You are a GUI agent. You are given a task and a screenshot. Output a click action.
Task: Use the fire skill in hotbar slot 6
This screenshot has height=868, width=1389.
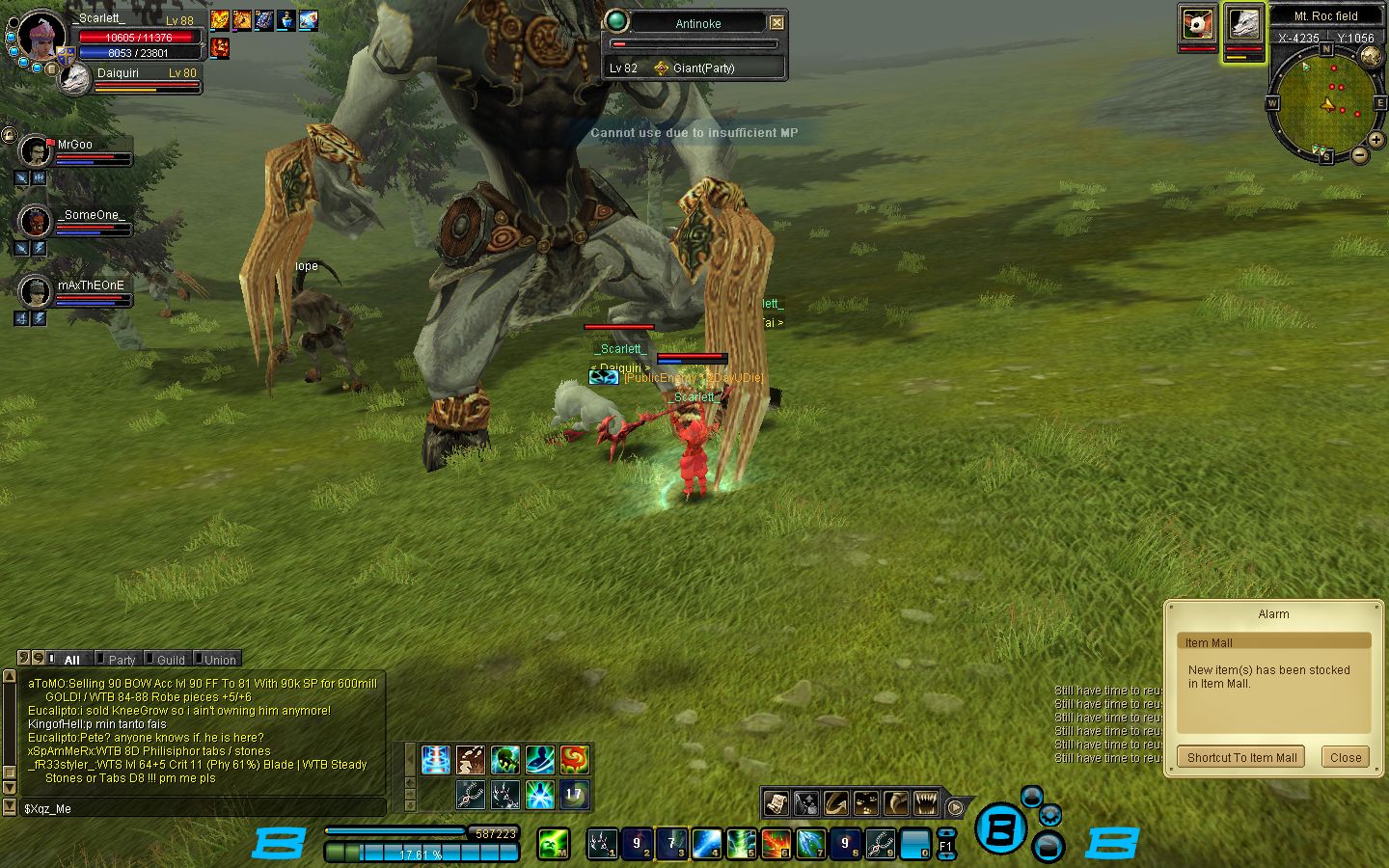tap(776, 844)
